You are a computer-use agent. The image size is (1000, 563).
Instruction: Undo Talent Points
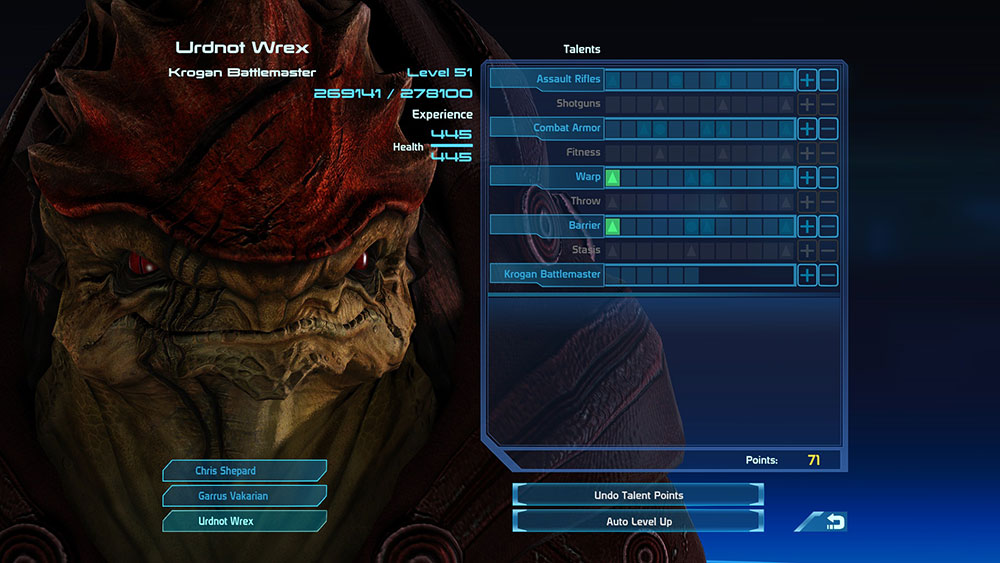[x=638, y=495]
